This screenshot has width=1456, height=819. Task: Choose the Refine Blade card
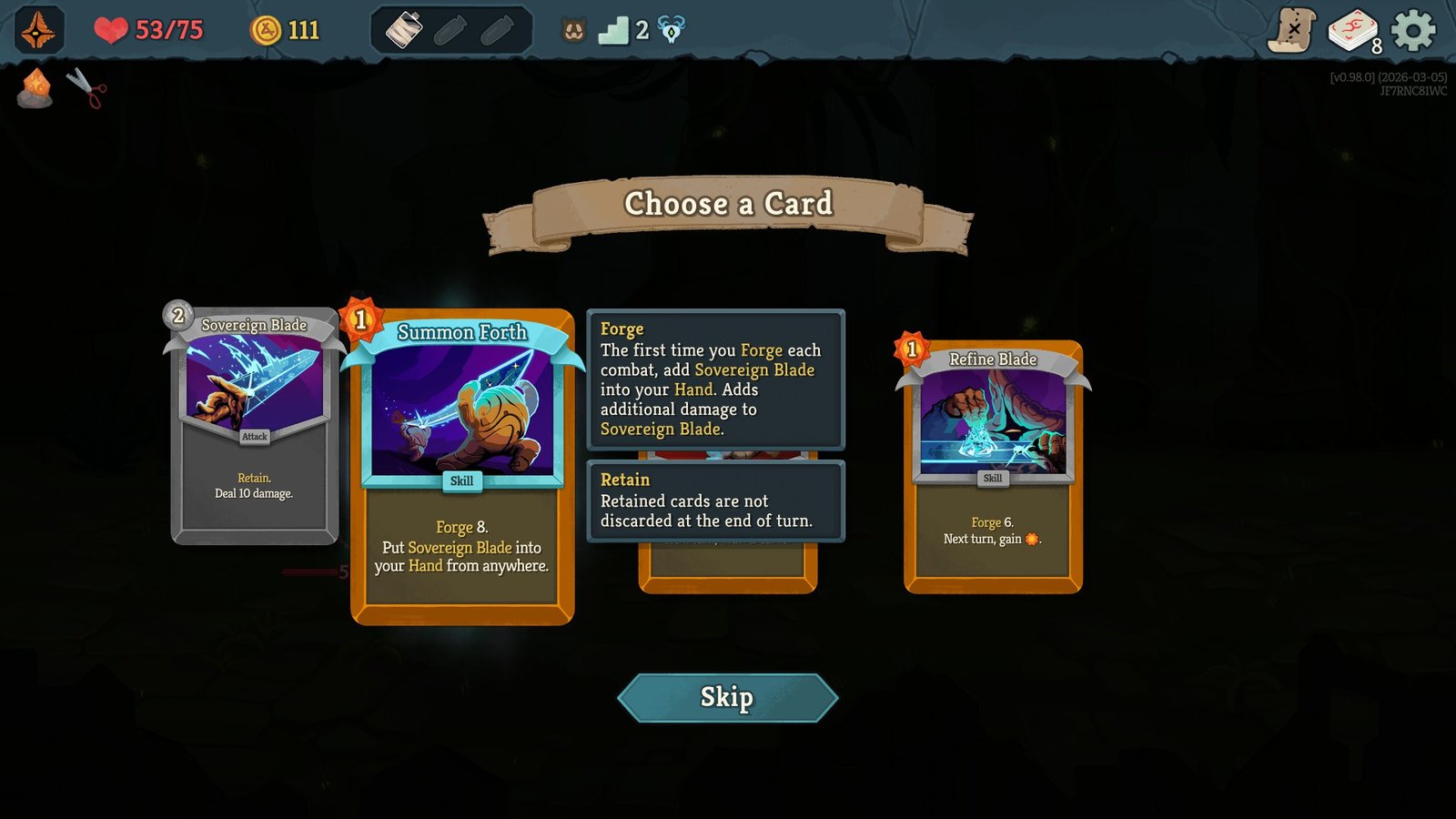(992, 464)
